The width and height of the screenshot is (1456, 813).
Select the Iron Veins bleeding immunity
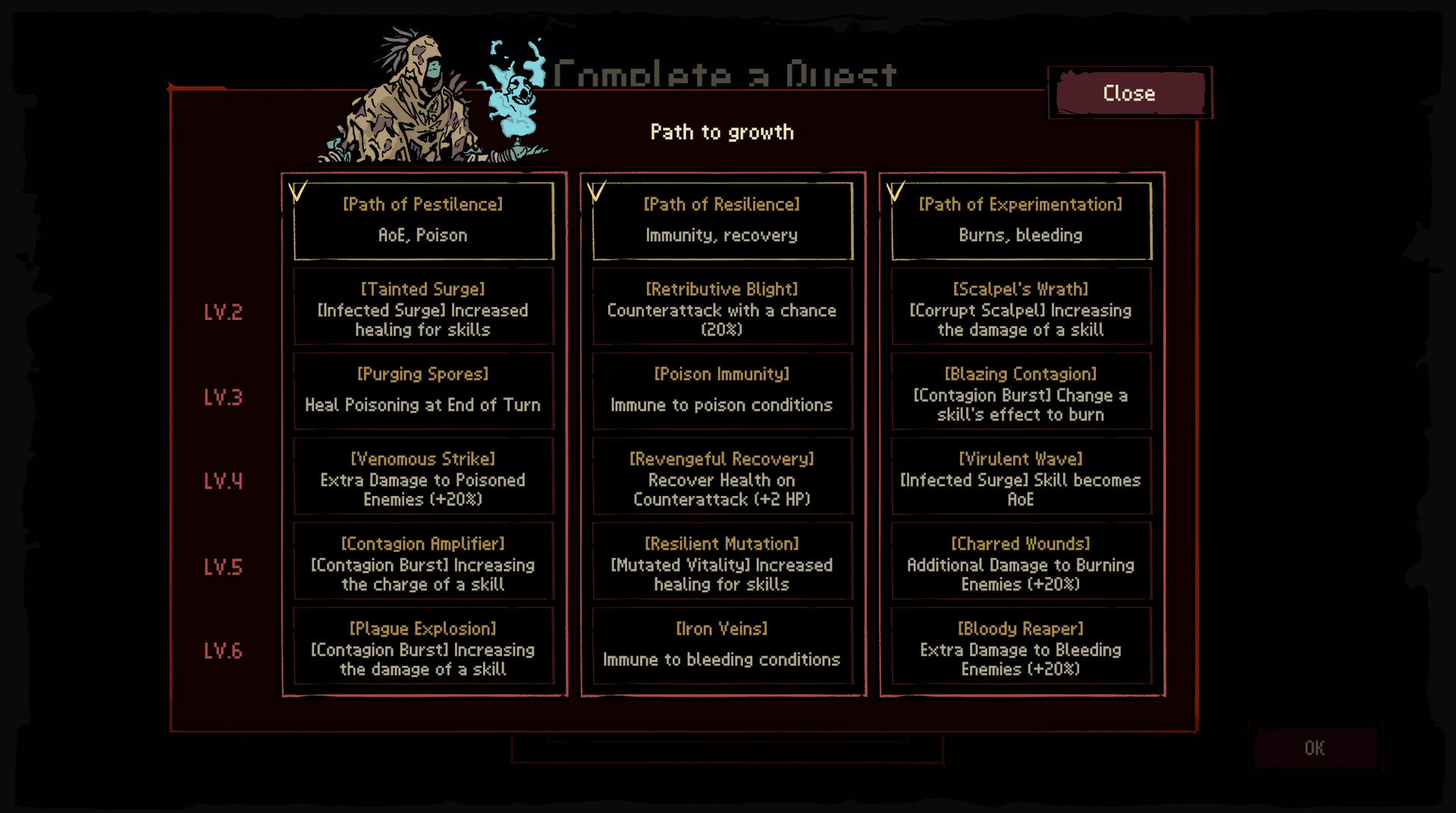click(x=721, y=645)
